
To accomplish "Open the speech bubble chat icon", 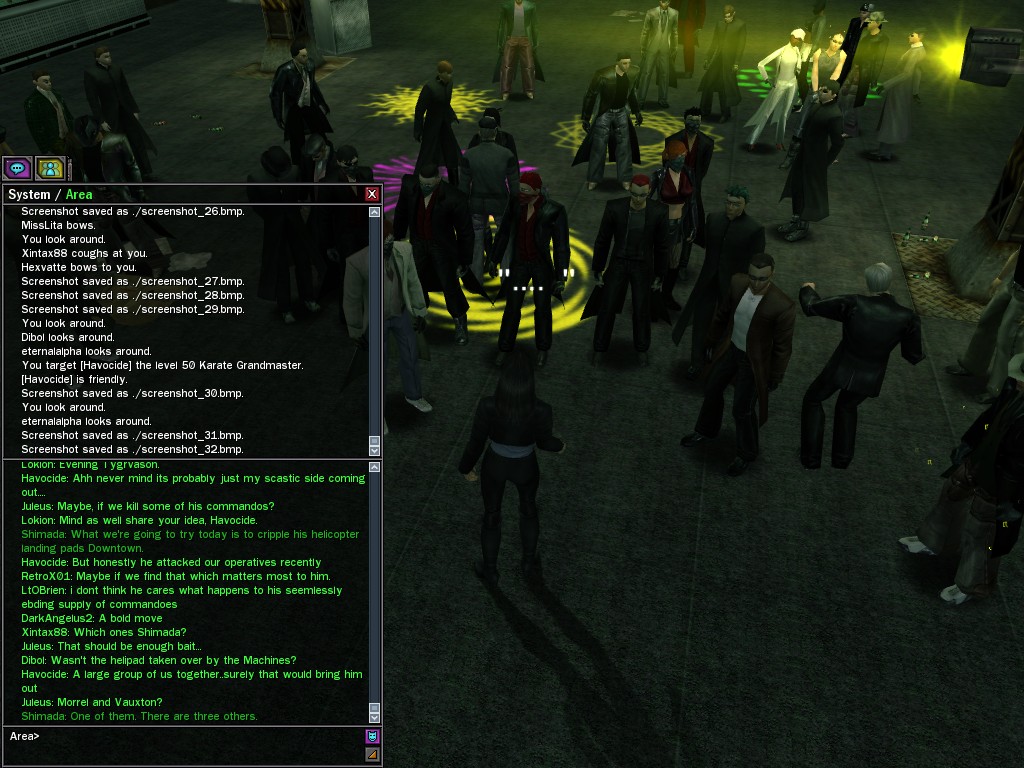I will pyautogui.click(x=17, y=168).
